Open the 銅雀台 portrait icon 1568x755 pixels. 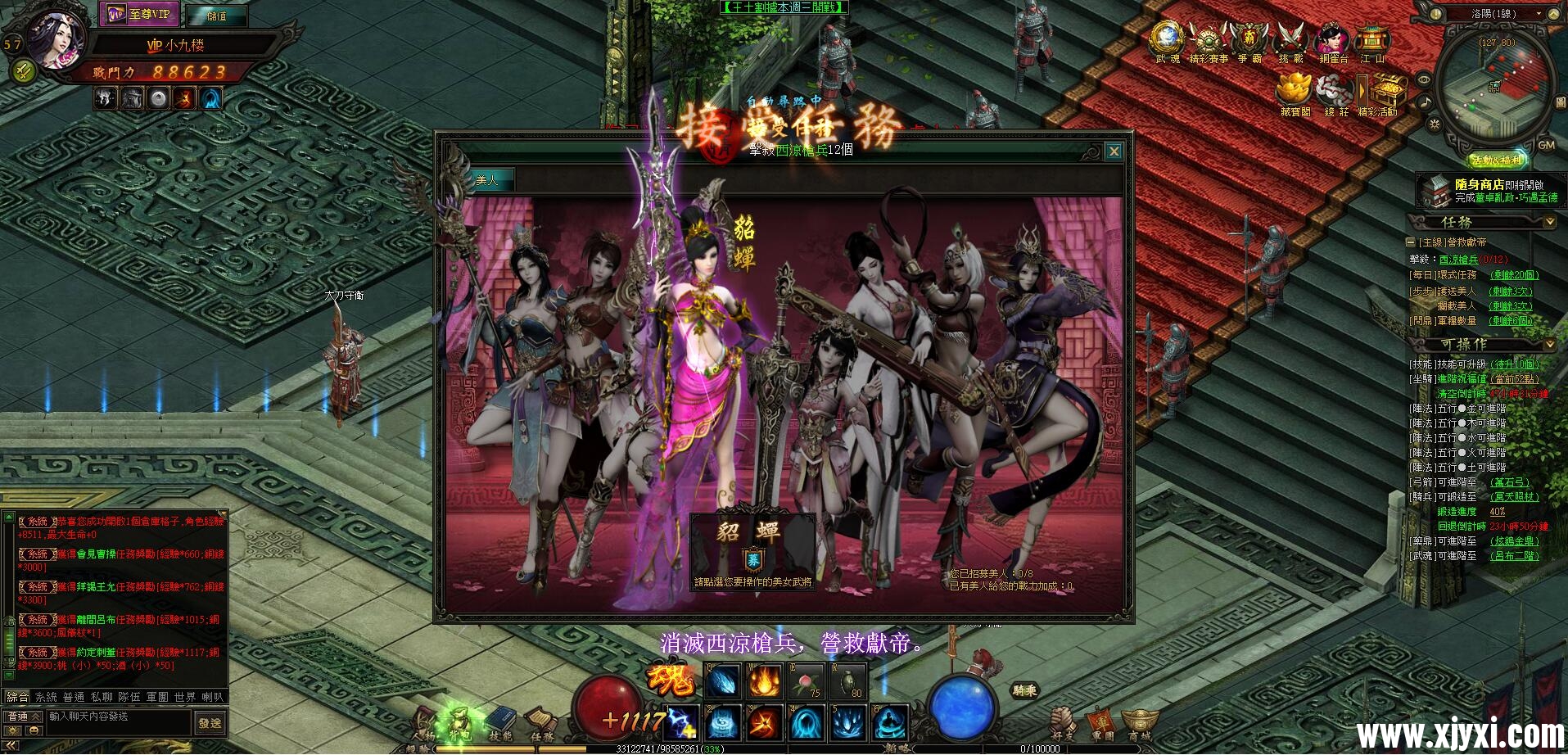coord(1332,41)
